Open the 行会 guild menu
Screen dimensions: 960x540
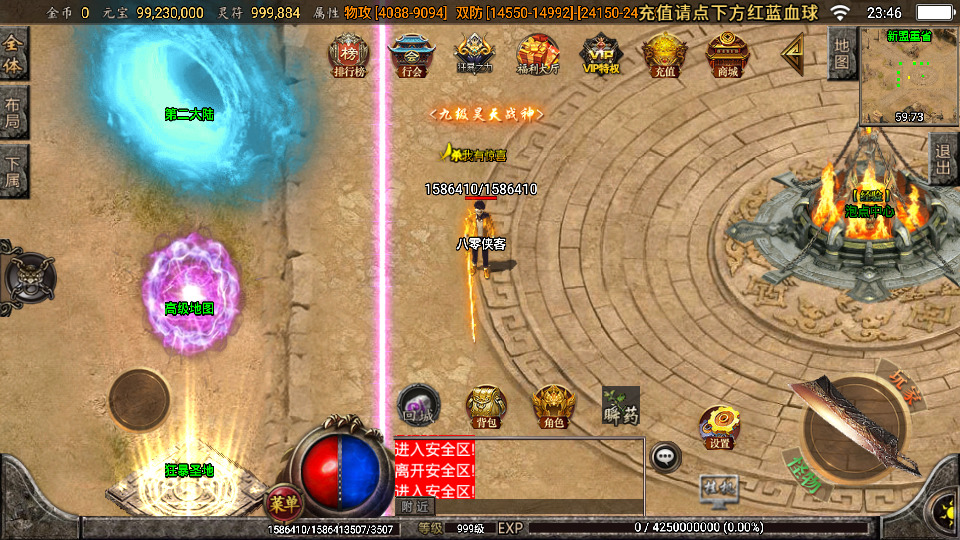pyautogui.click(x=411, y=56)
